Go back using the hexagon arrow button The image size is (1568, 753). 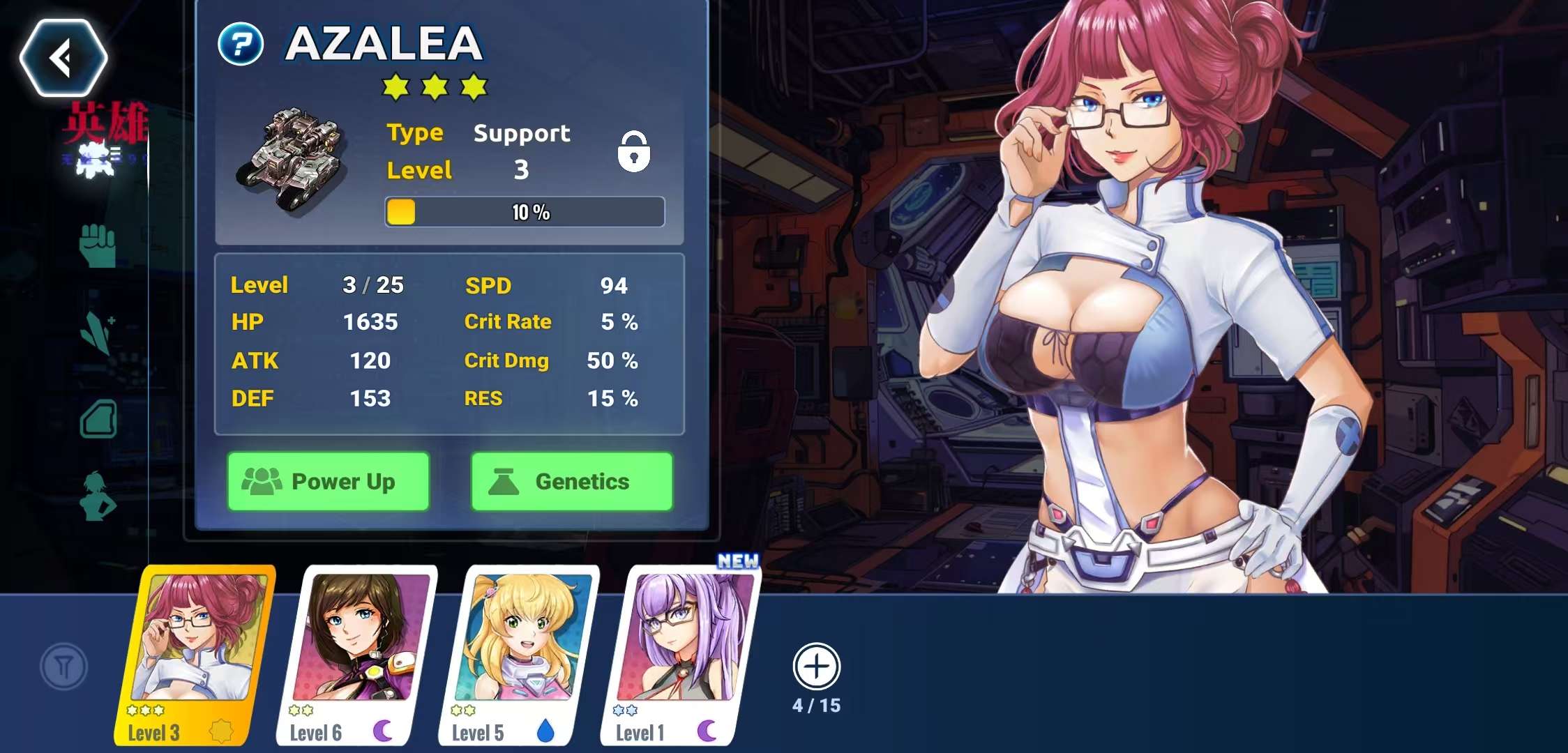(x=63, y=57)
